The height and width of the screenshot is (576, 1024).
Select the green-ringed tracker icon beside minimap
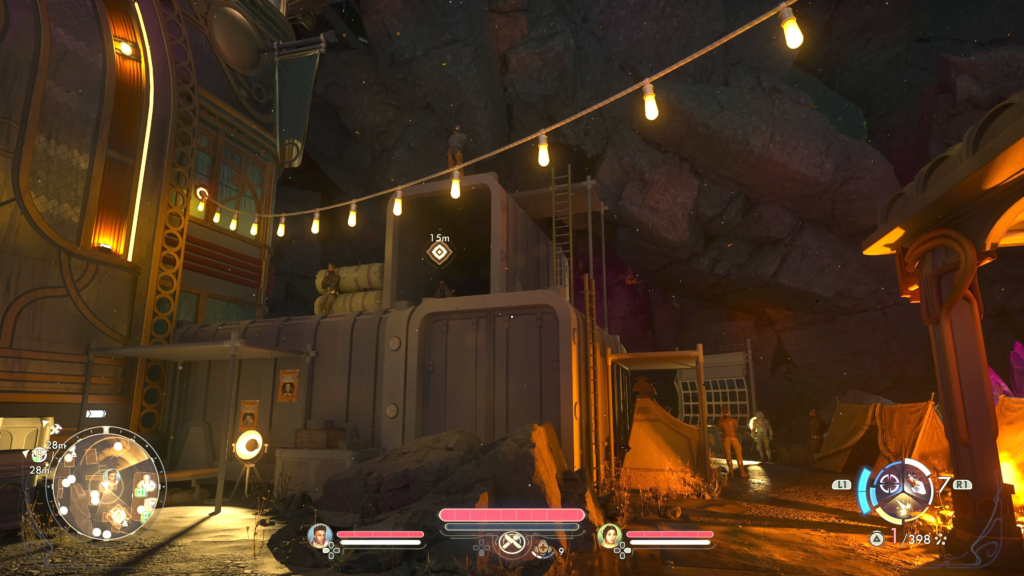39,455
